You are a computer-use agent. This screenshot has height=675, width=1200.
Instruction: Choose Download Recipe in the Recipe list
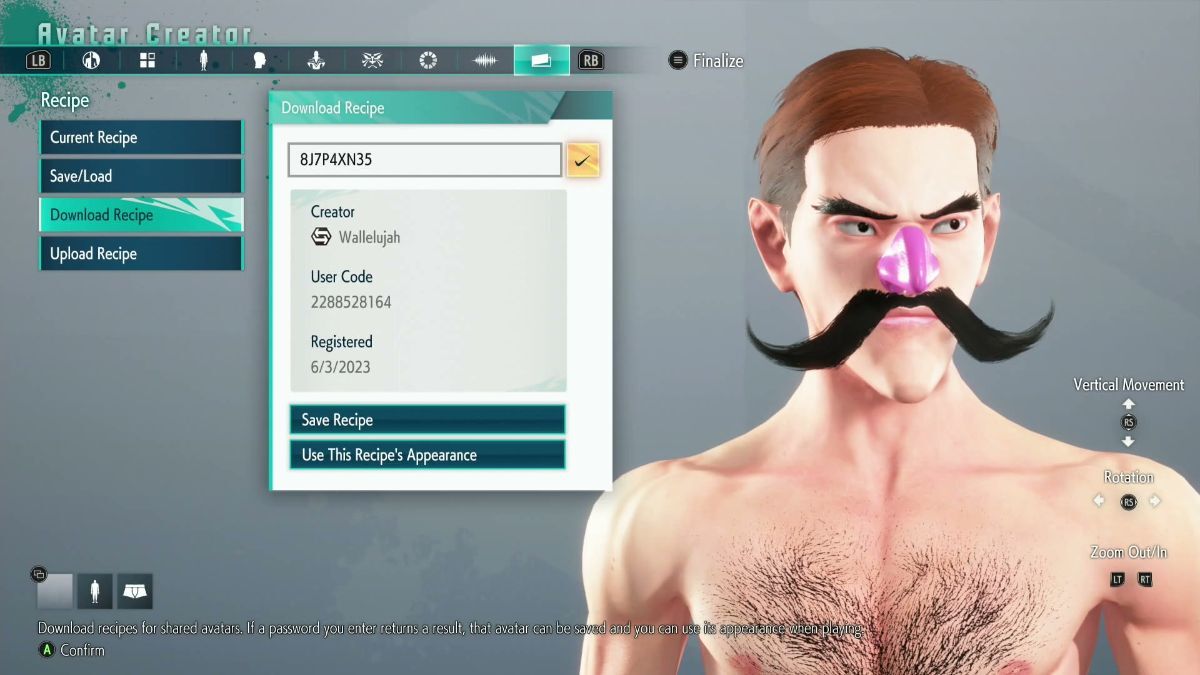pyautogui.click(x=140, y=215)
